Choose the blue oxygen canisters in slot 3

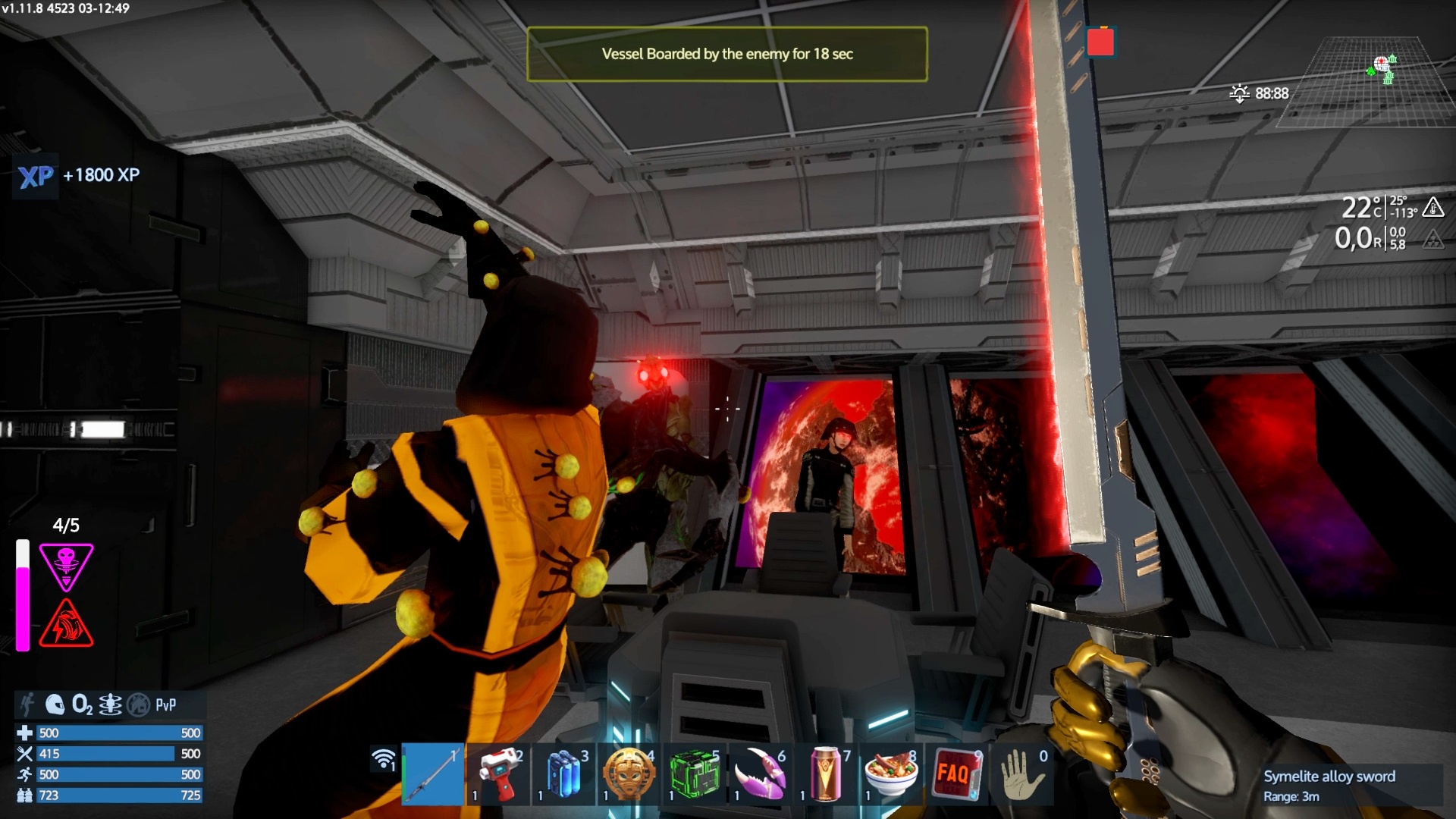[563, 773]
